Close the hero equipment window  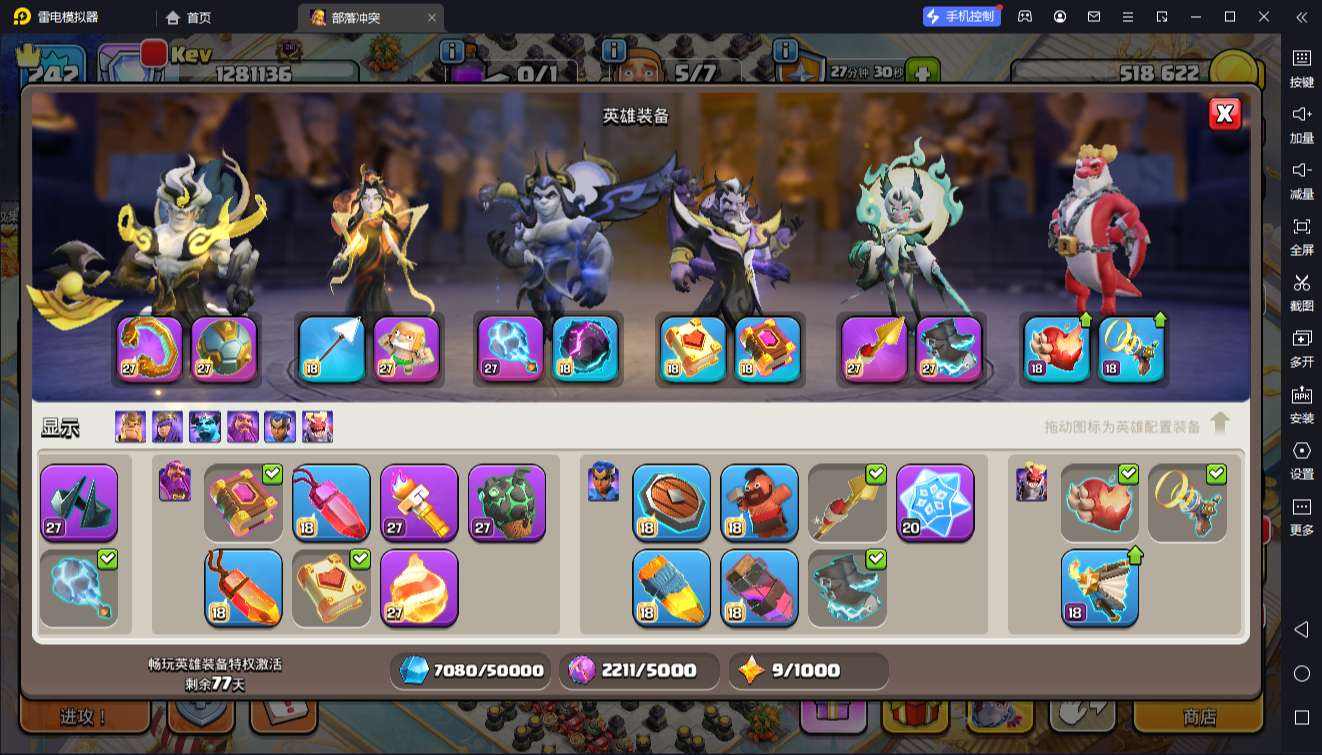coord(1224,114)
